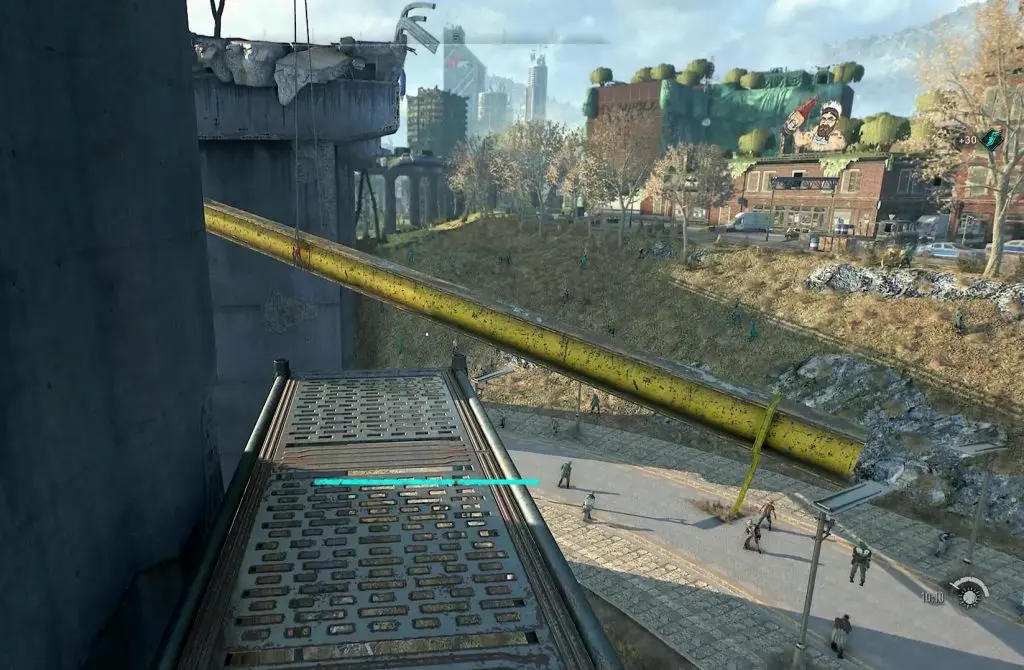Click the teal diamond parkour XP icon
This screenshot has width=1024, height=670.
tap(990, 139)
